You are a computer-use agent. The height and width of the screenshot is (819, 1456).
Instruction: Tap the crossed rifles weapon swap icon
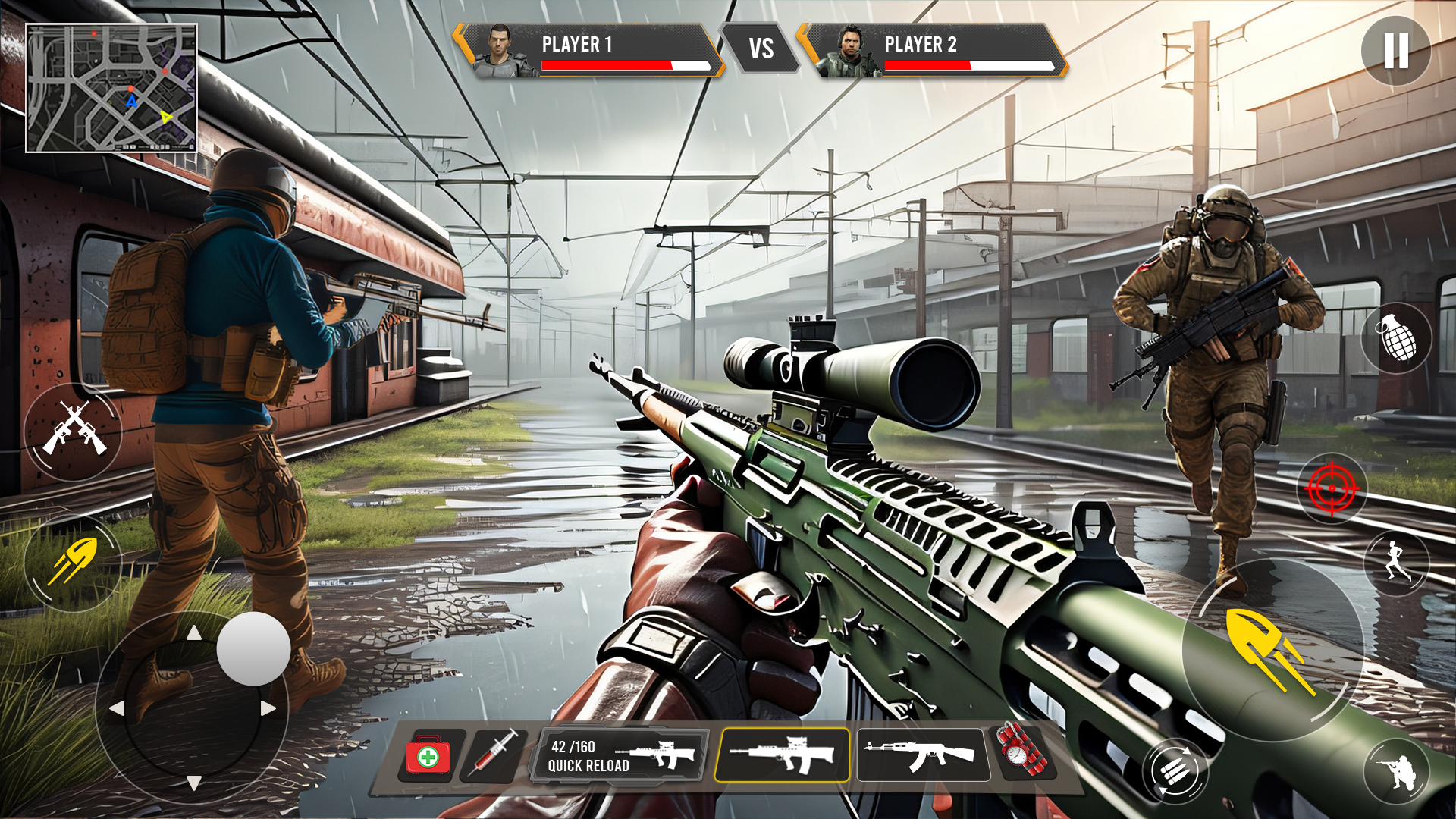point(73,431)
